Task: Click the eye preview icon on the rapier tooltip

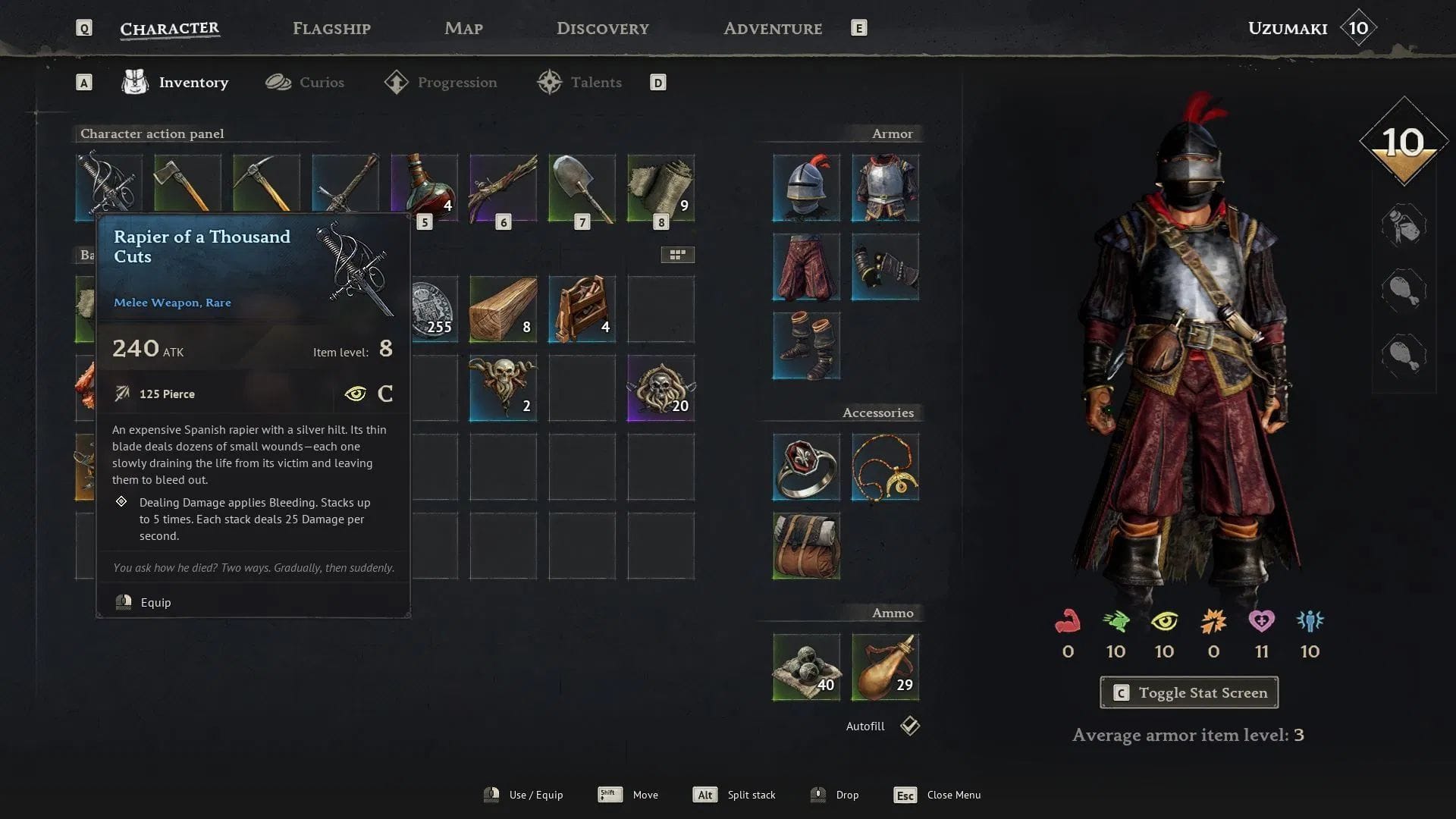Action: point(355,394)
